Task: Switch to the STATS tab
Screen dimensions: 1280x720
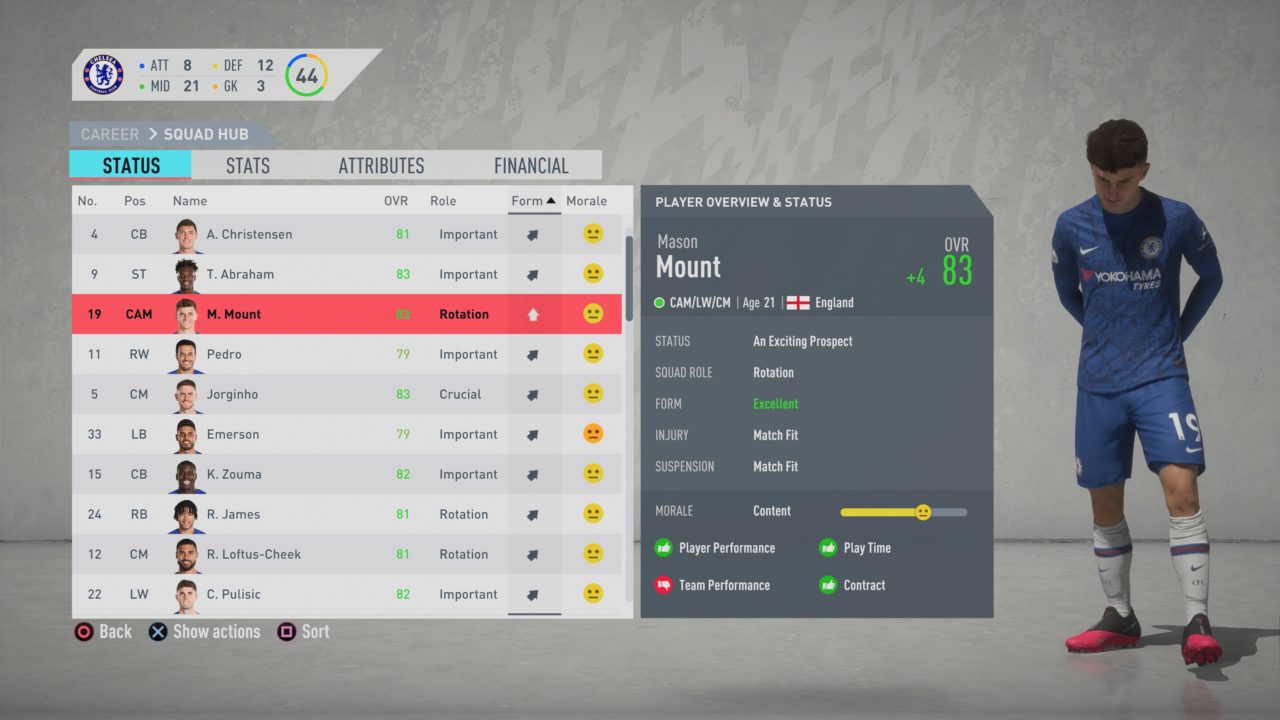Action: (247, 165)
